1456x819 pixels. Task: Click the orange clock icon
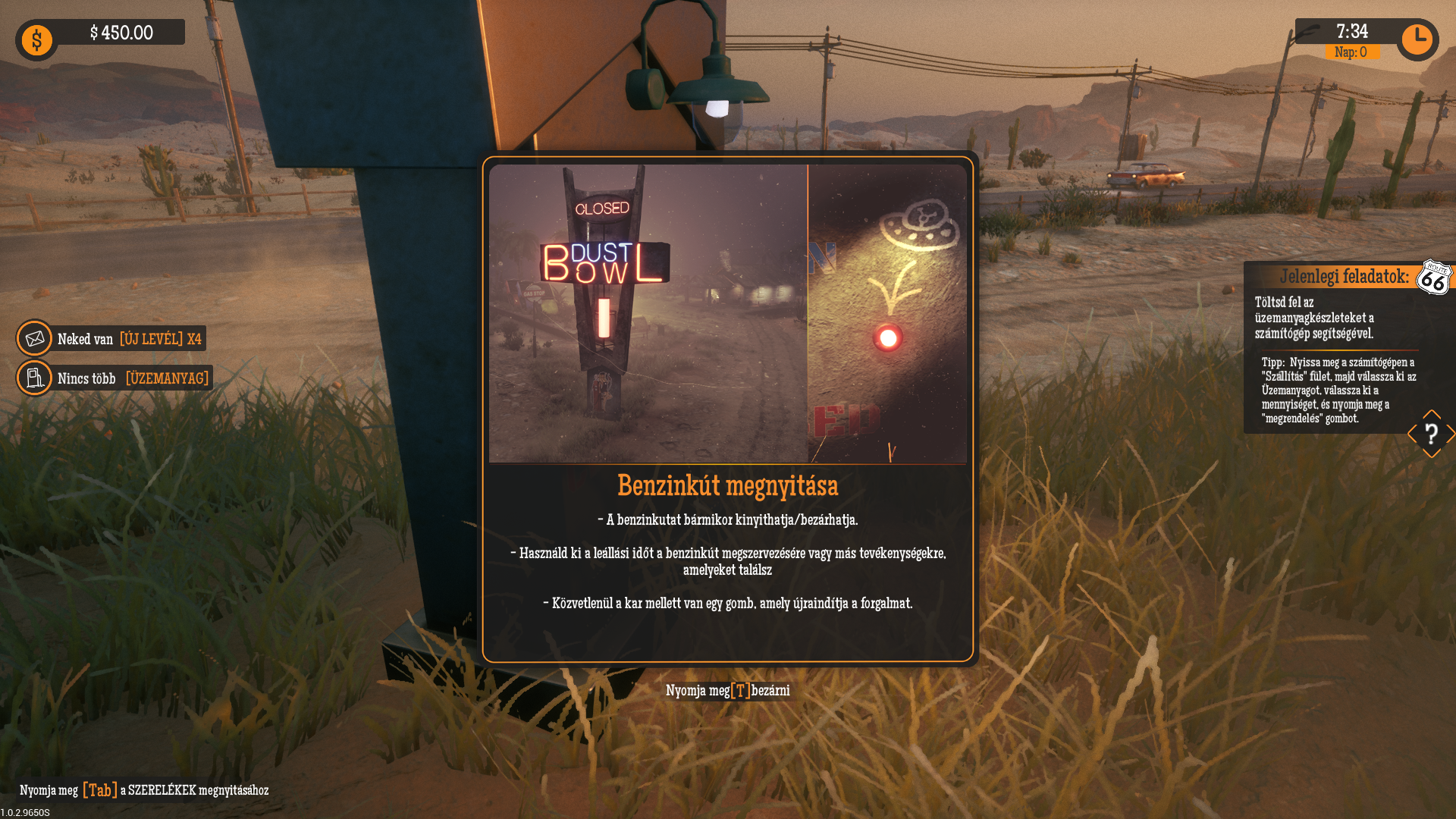click(x=1417, y=39)
